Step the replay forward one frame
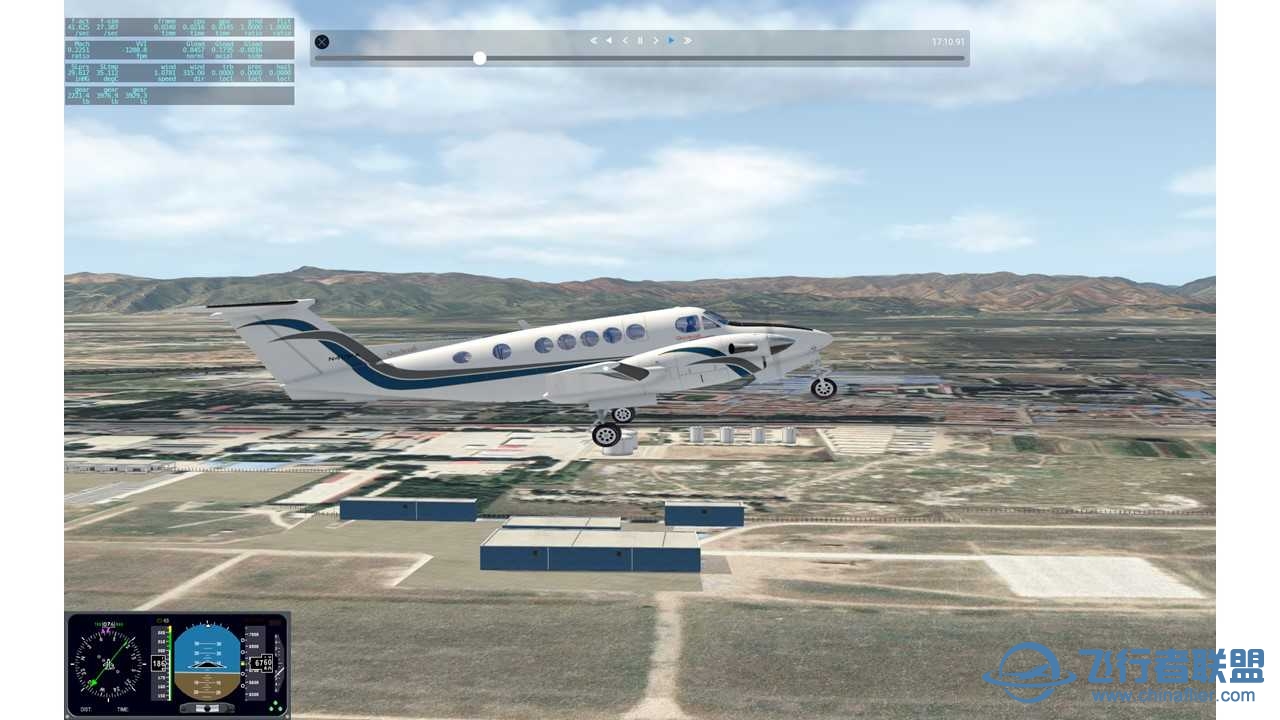Viewport: 1280px width, 720px height. (x=656, y=41)
